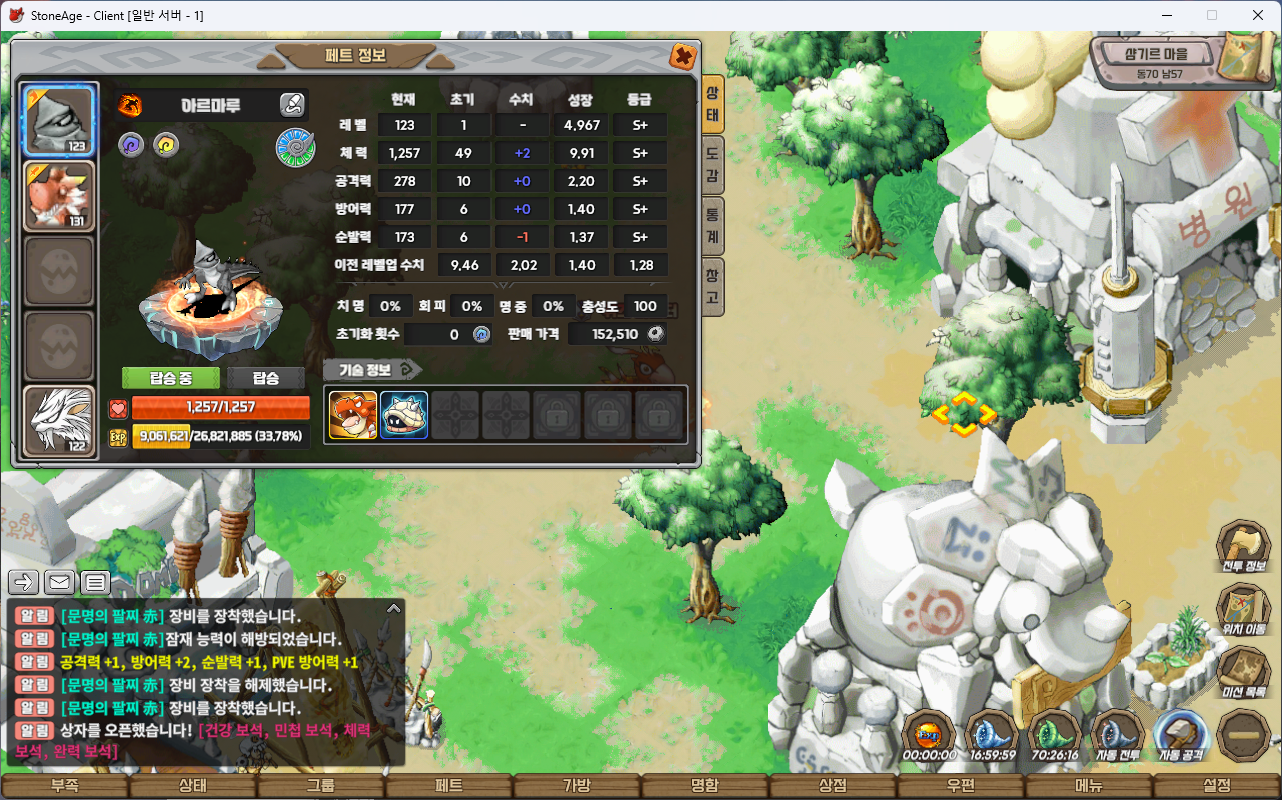Open 전투 정보 battle info

point(1243,548)
